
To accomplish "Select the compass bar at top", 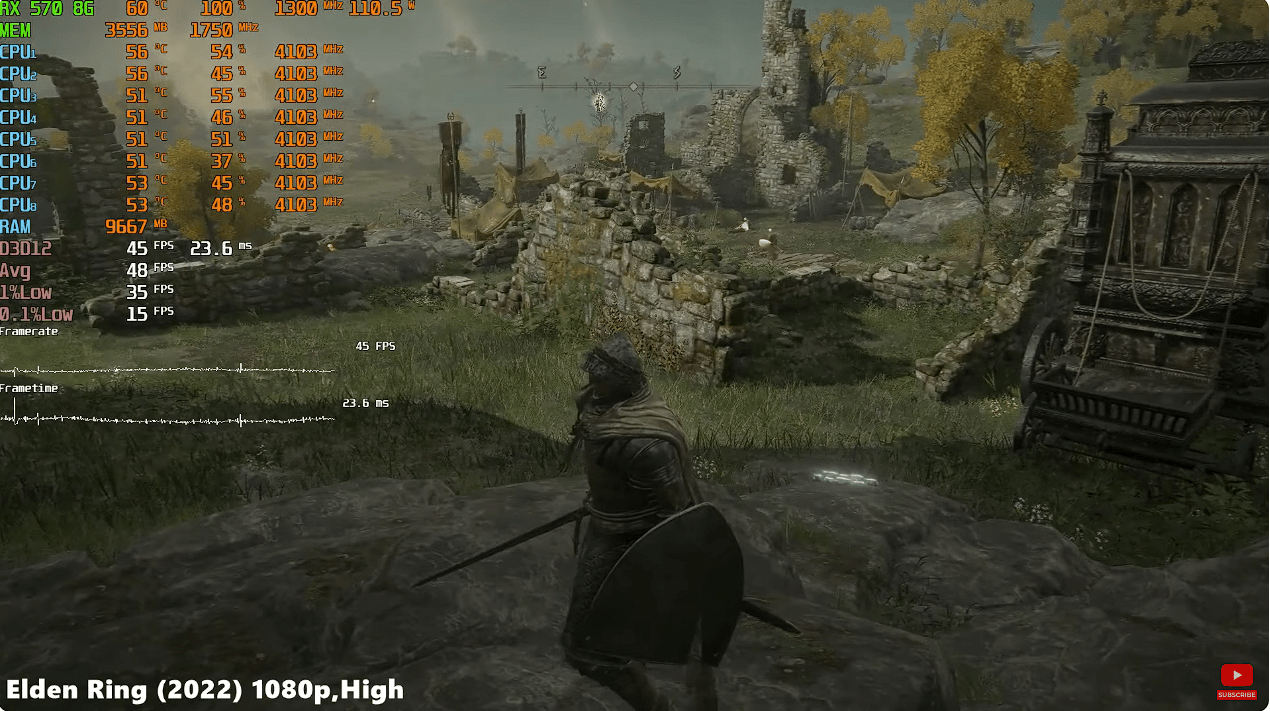I will (632, 86).
